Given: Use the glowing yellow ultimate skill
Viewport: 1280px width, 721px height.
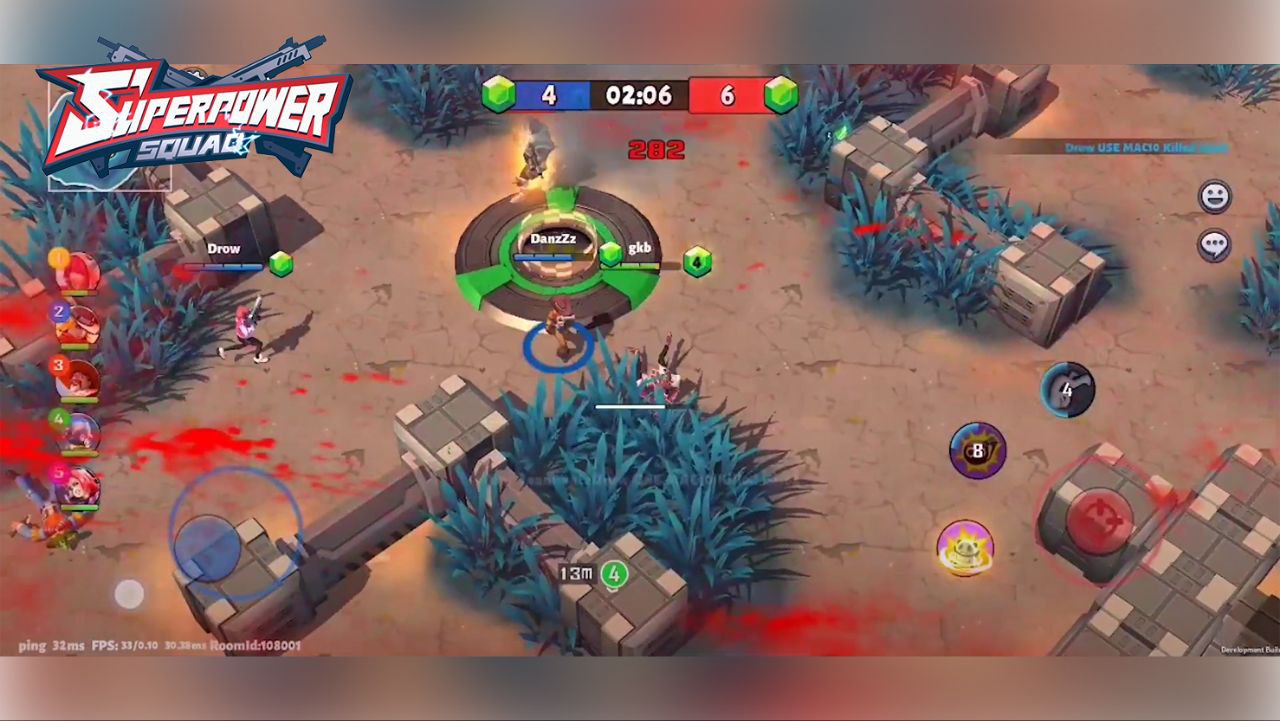Looking at the screenshot, I should (x=965, y=548).
